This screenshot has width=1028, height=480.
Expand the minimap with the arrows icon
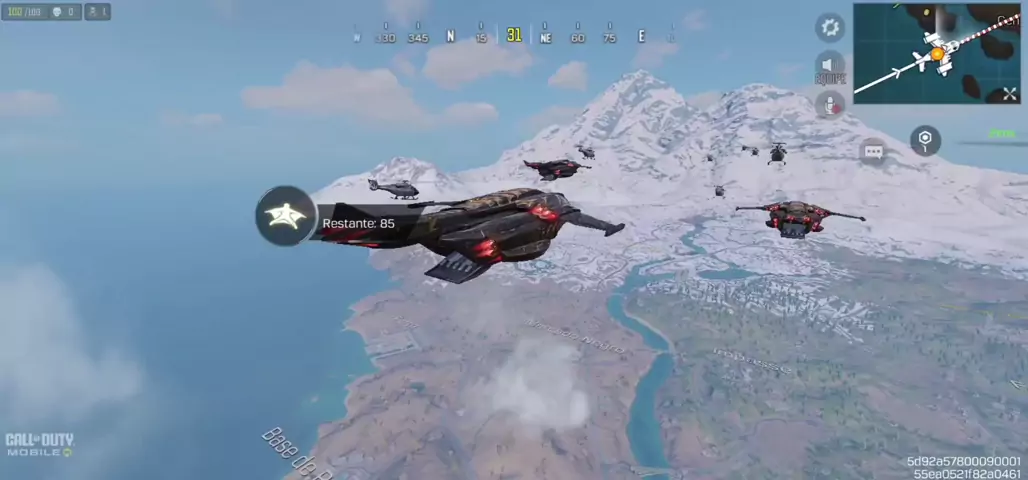1009,93
